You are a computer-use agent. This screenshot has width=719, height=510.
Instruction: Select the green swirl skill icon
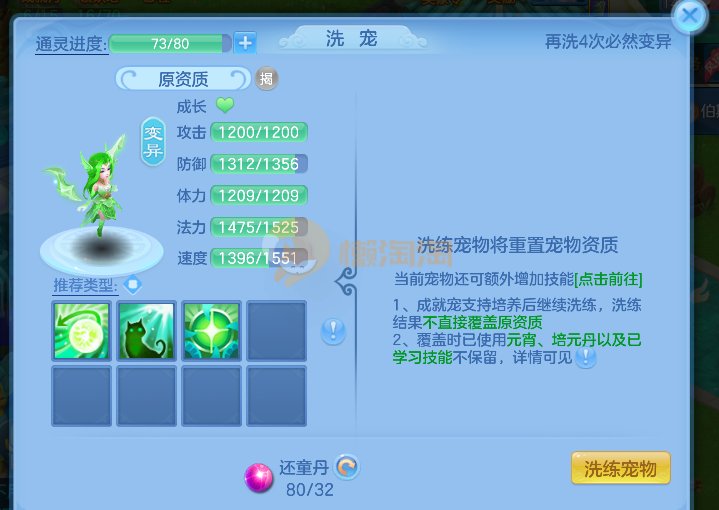click(81, 331)
